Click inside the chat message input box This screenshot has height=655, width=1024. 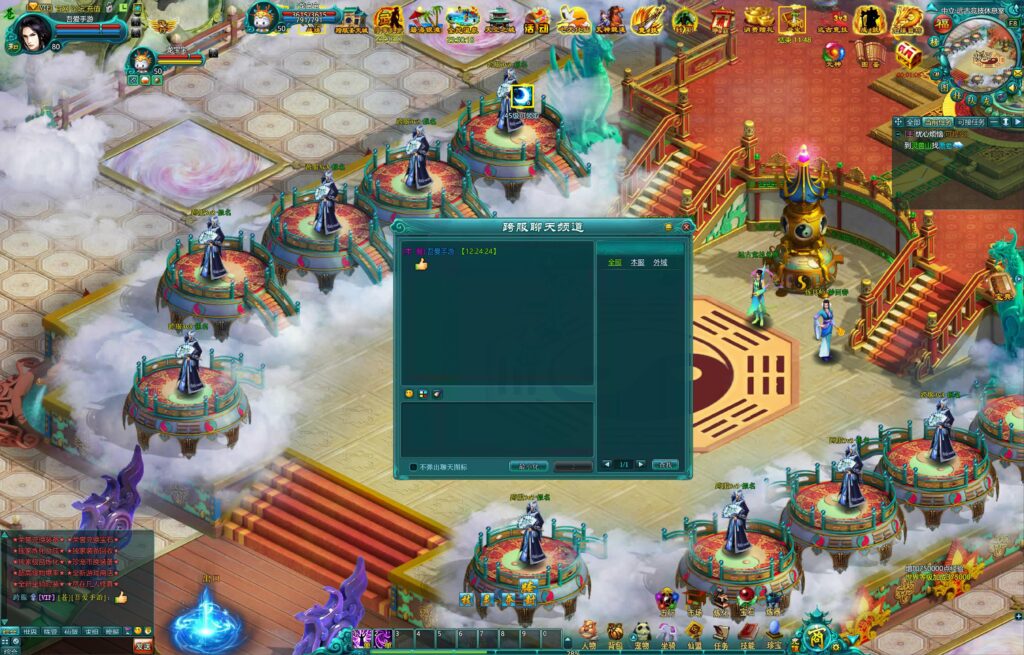point(496,428)
